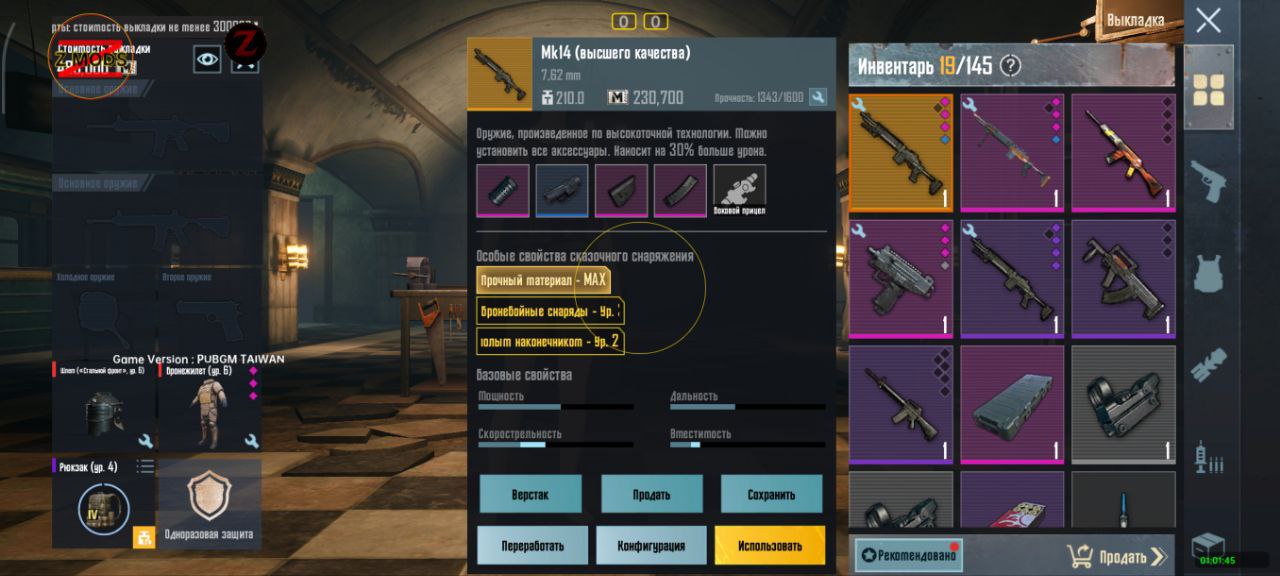Select the Прочный материал MAX property
1280x576 pixels.
543,281
